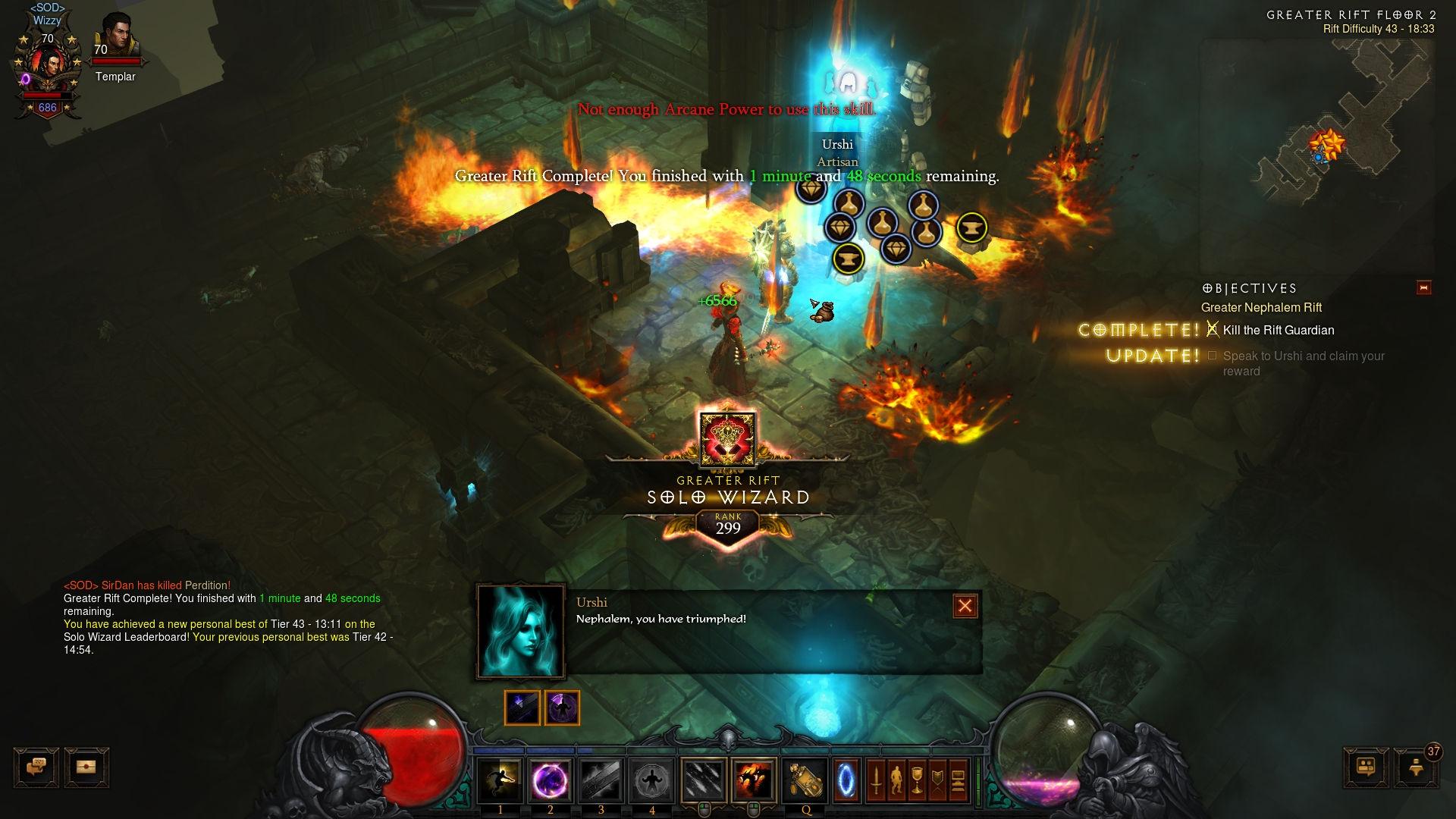The image size is (1456, 819).
Task: Open the chat speech bubble button
Action: (x=36, y=767)
